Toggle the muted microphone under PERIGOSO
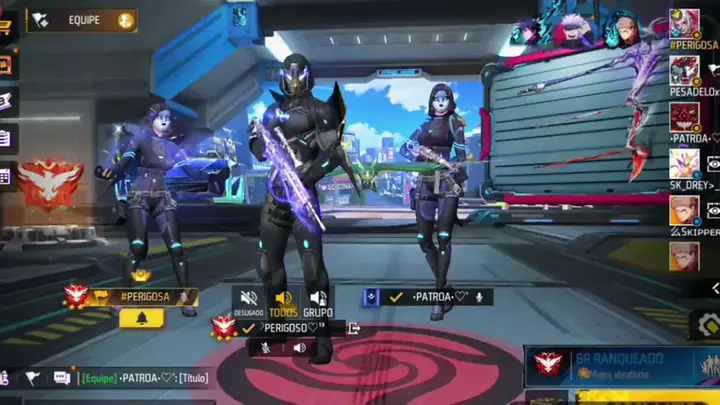The height and width of the screenshot is (405, 720). (x=266, y=348)
